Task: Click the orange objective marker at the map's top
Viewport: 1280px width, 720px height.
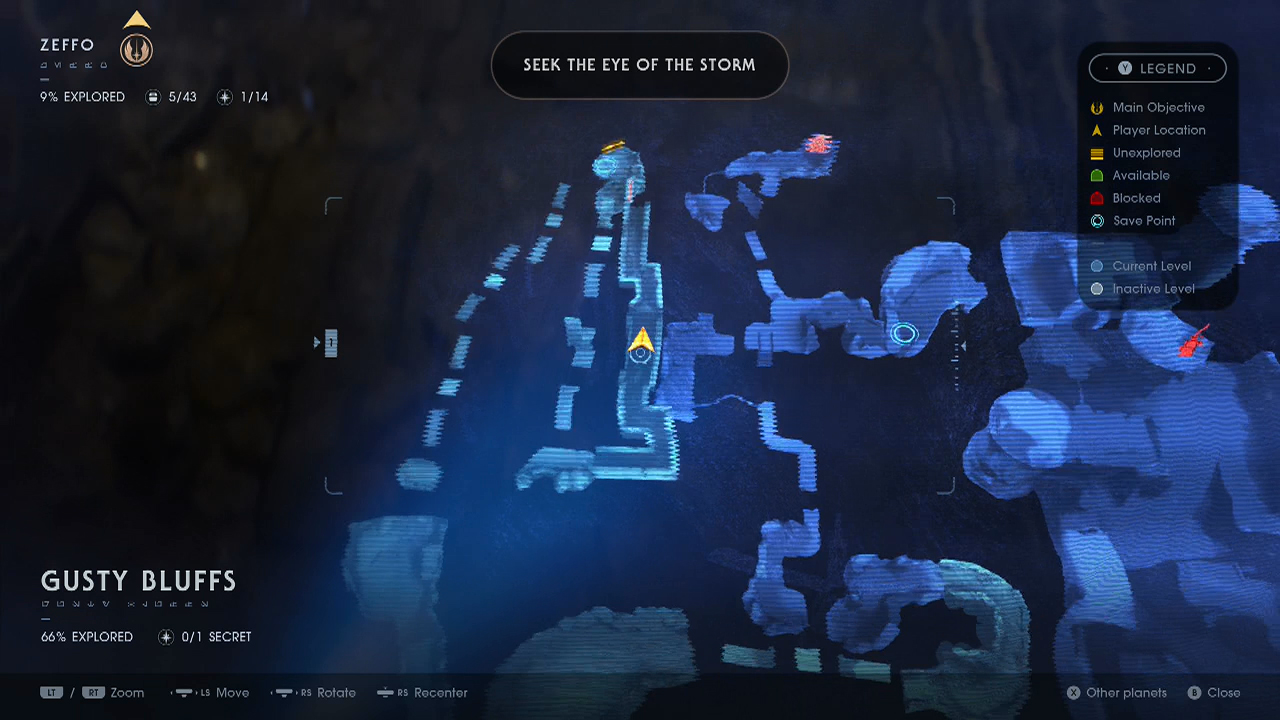Action: tap(614, 146)
